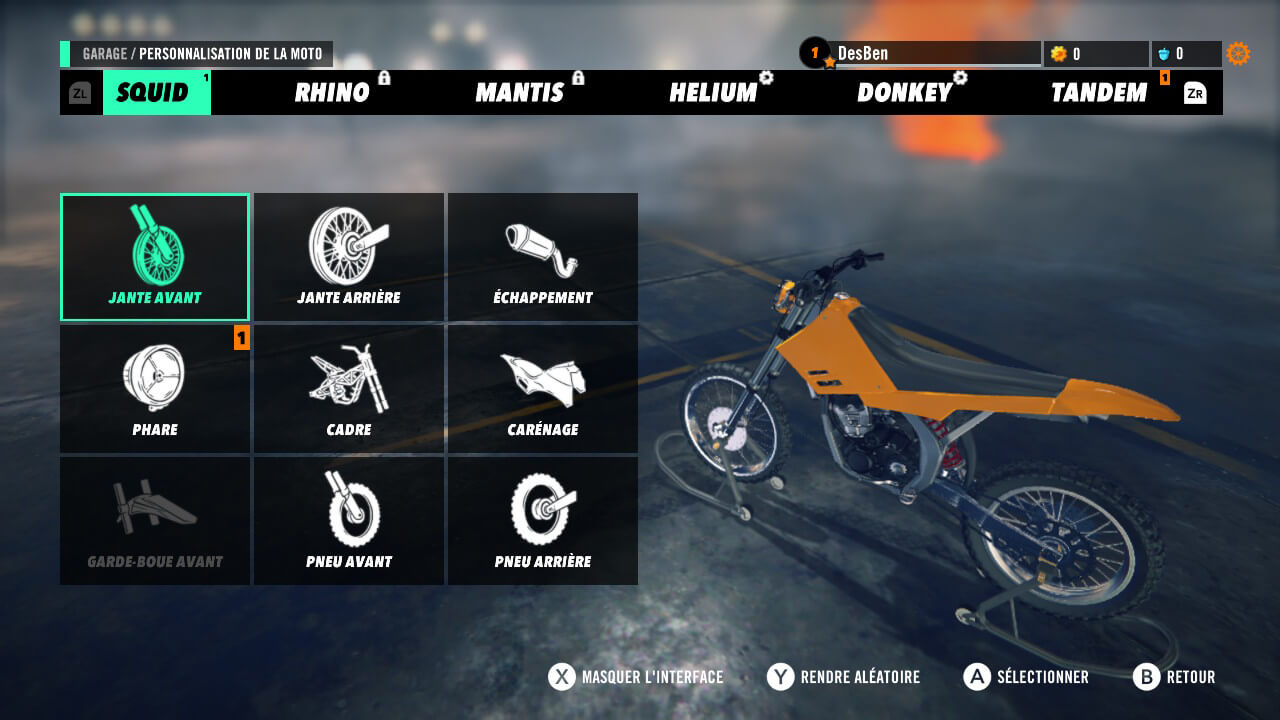Go back to the Garage breadcrumb
Image resolution: width=1280 pixels, height=720 pixels.
coord(104,54)
